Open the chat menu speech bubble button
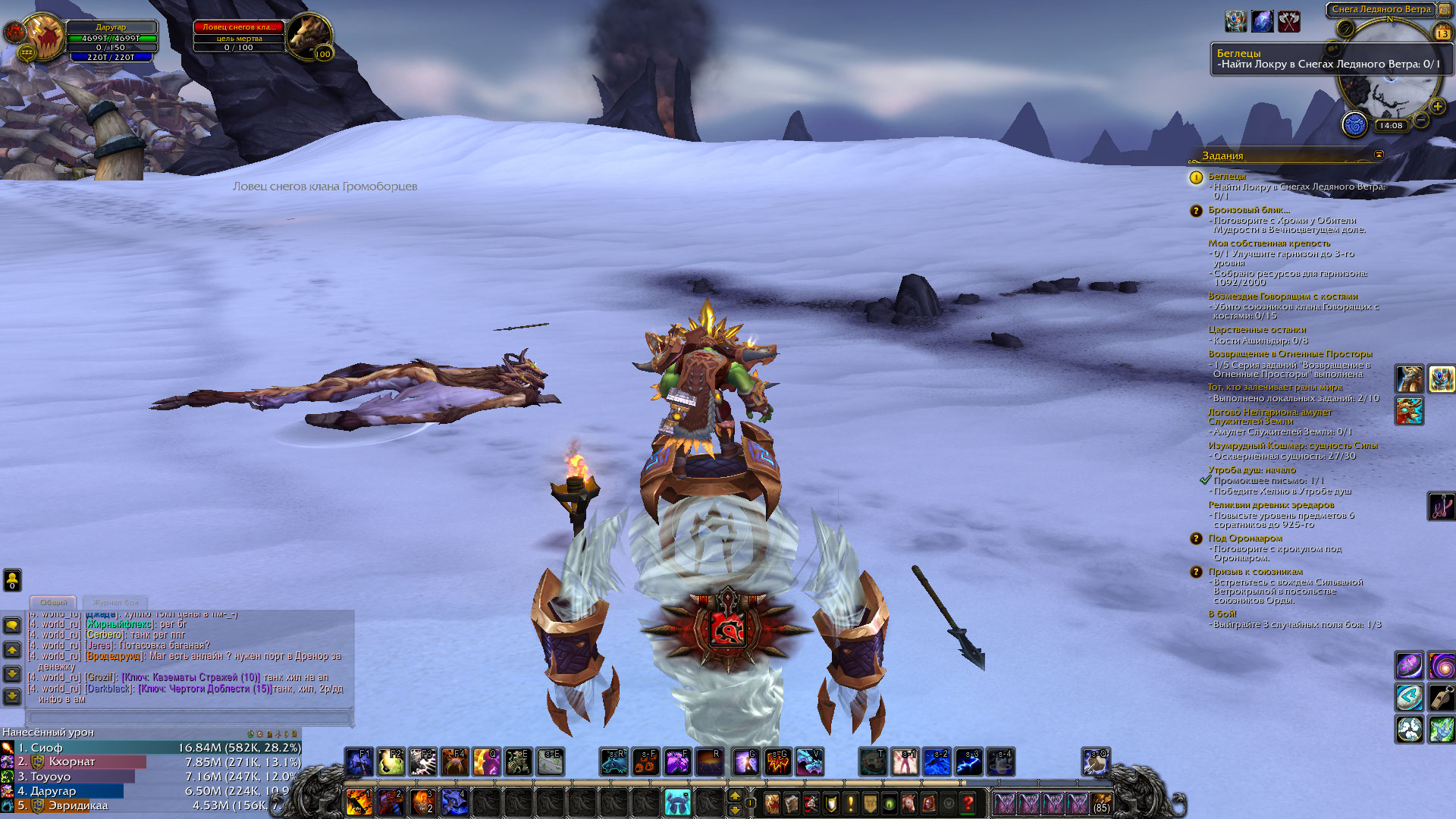 pos(12,626)
